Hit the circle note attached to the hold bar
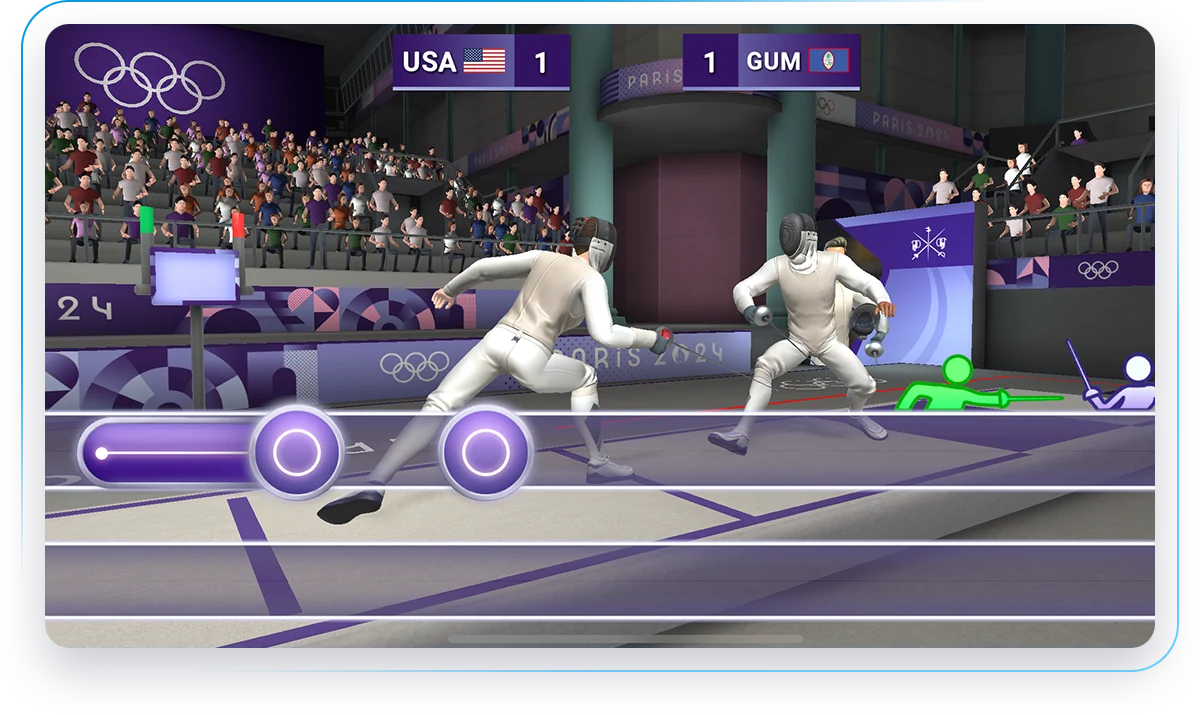The width and height of the screenshot is (1200, 715). [297, 453]
